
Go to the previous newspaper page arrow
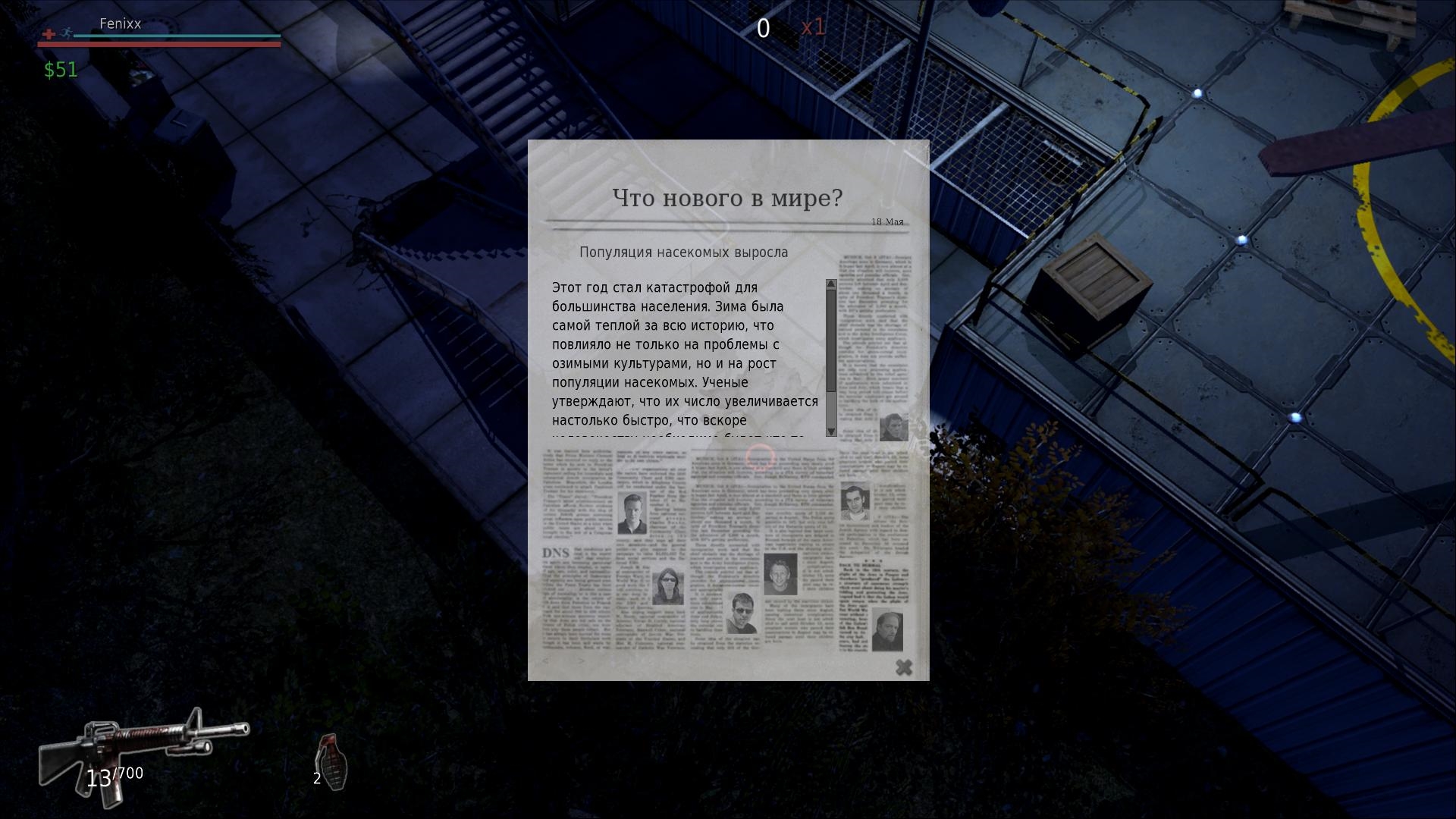[x=546, y=661]
